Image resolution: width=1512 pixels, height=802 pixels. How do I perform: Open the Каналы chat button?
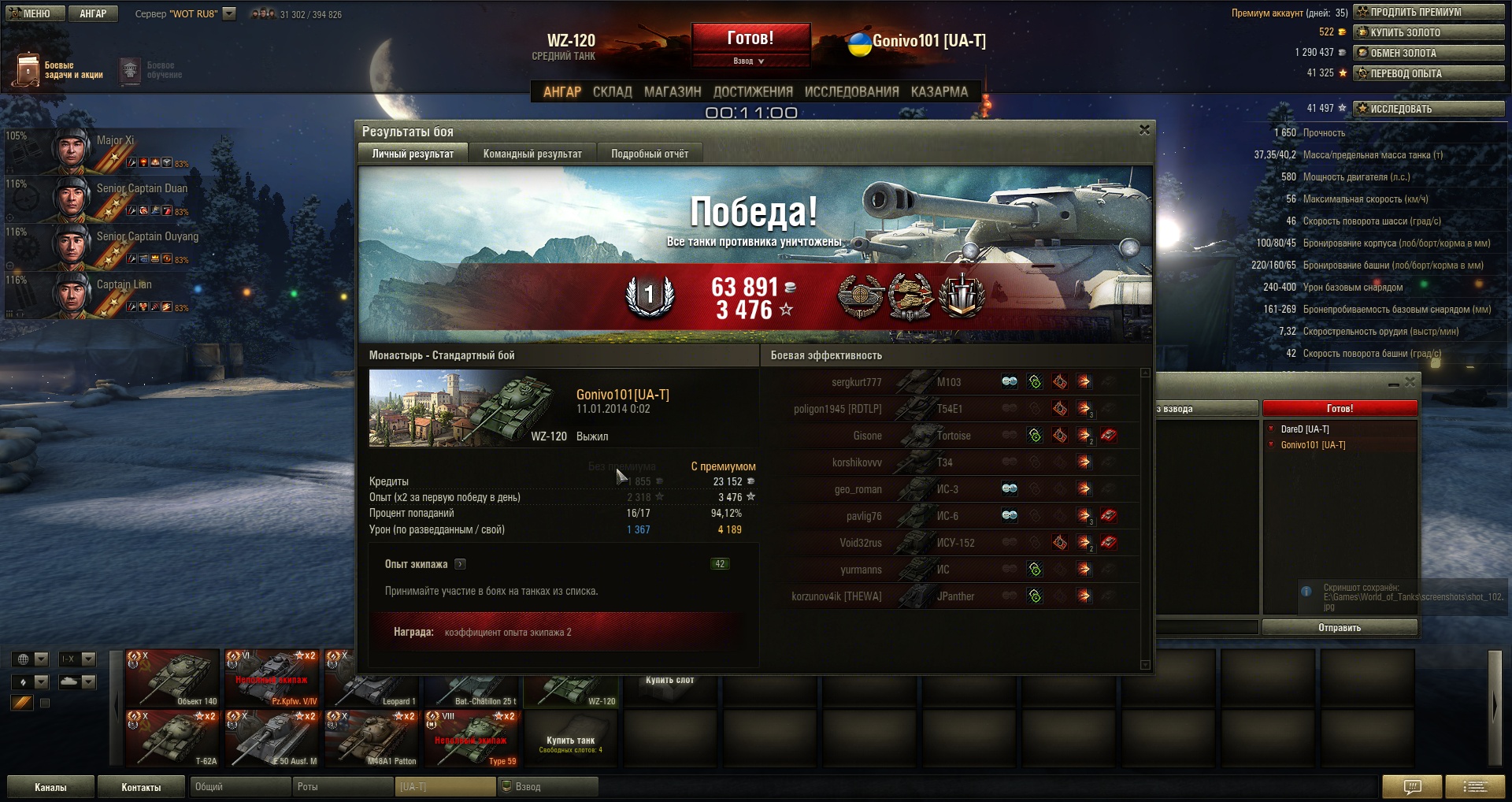click(51, 787)
